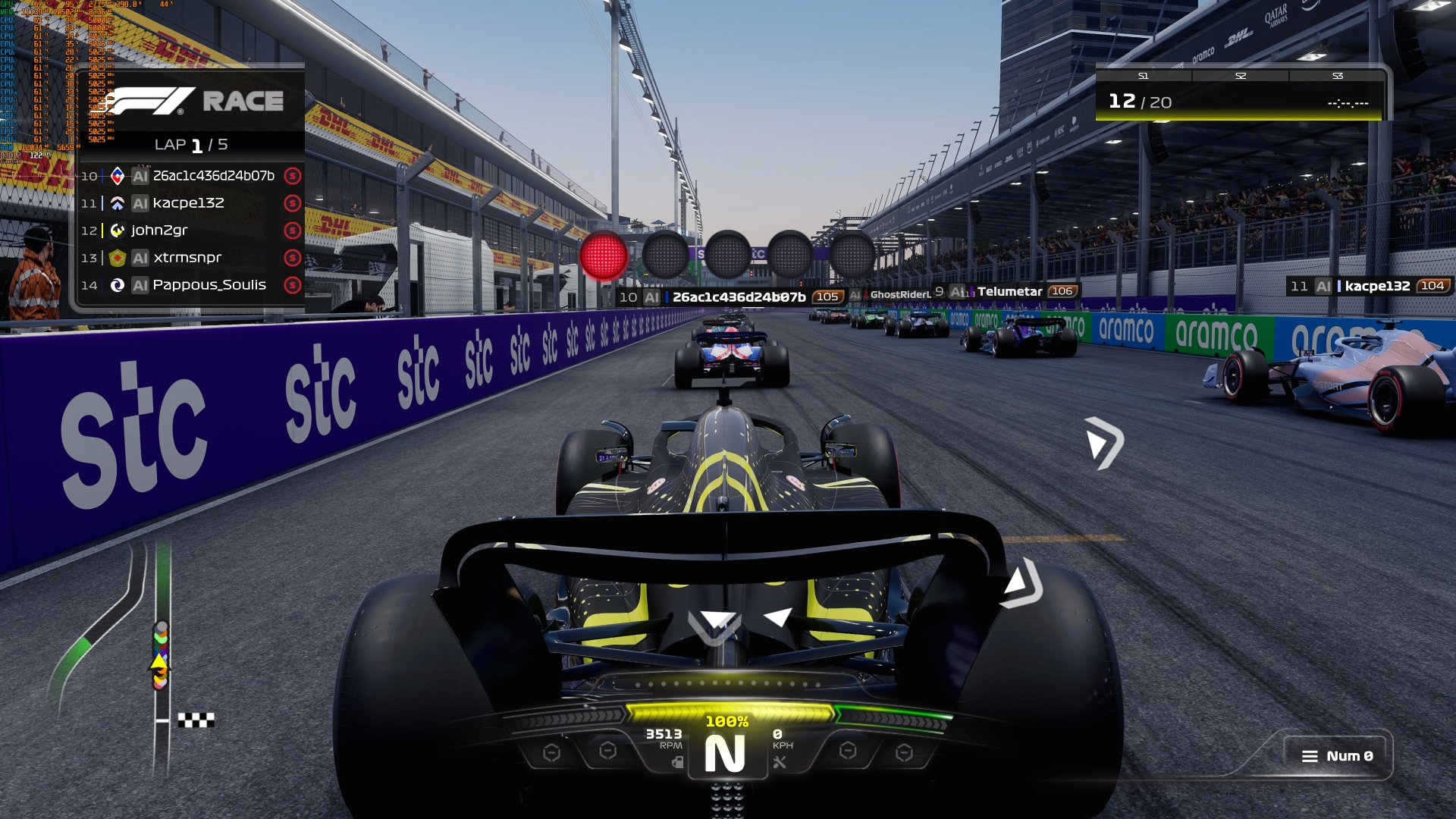Click the team logo next to john2gr
Image resolution: width=1456 pixels, height=819 pixels.
pyautogui.click(x=118, y=230)
